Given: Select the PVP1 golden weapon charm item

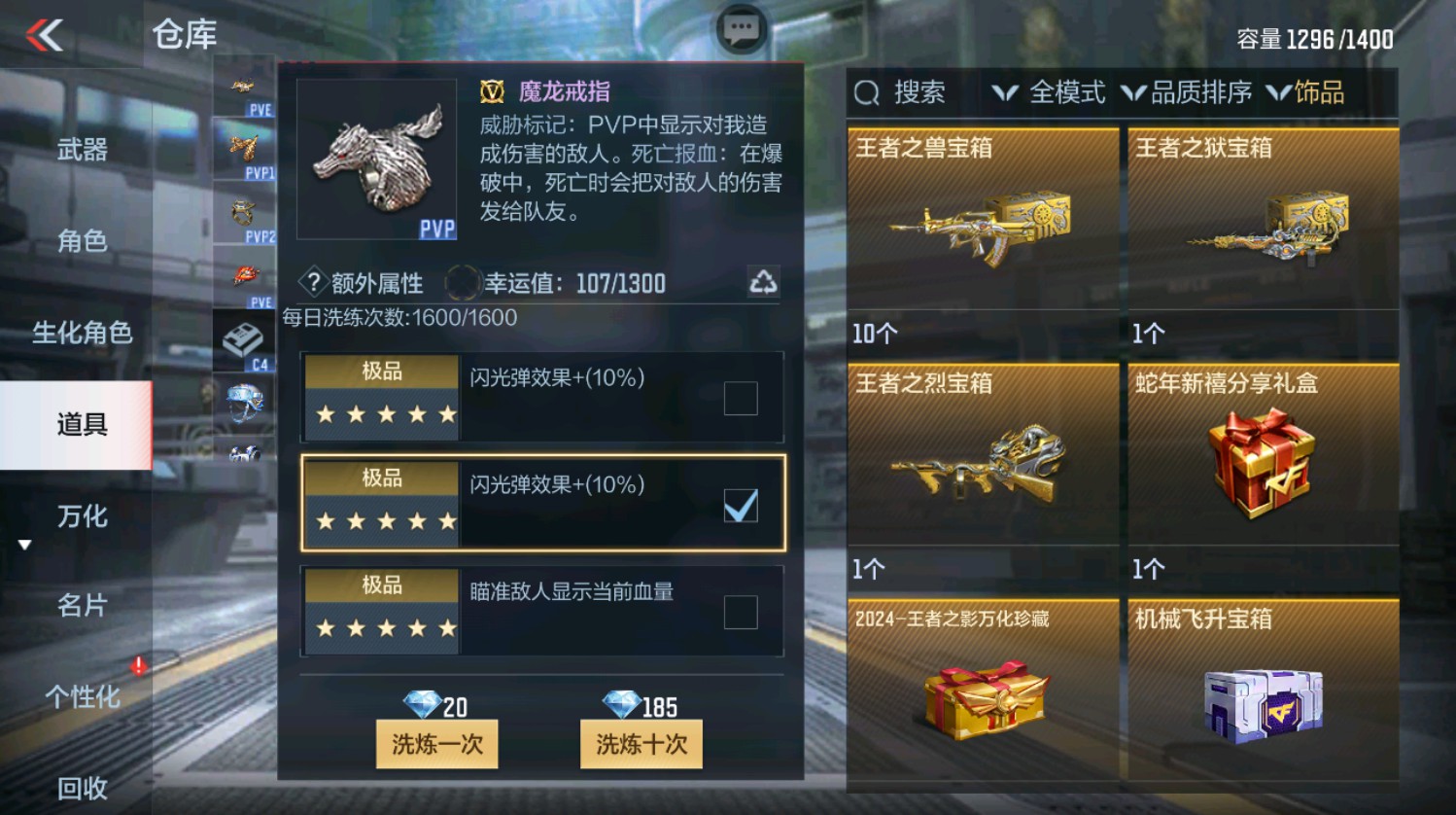Looking at the screenshot, I should (240, 146).
